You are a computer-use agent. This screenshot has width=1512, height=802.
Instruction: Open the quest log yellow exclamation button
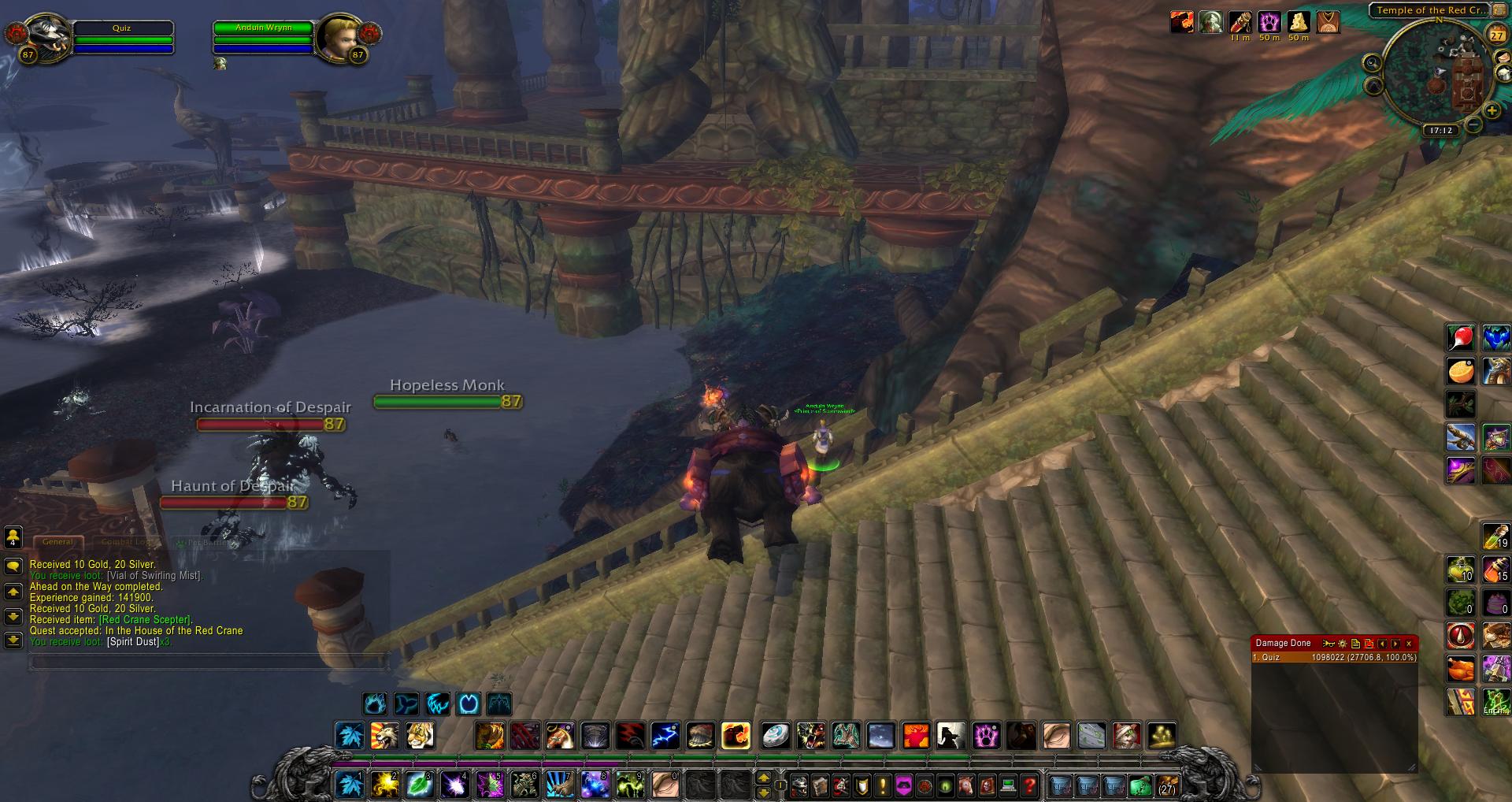883,785
